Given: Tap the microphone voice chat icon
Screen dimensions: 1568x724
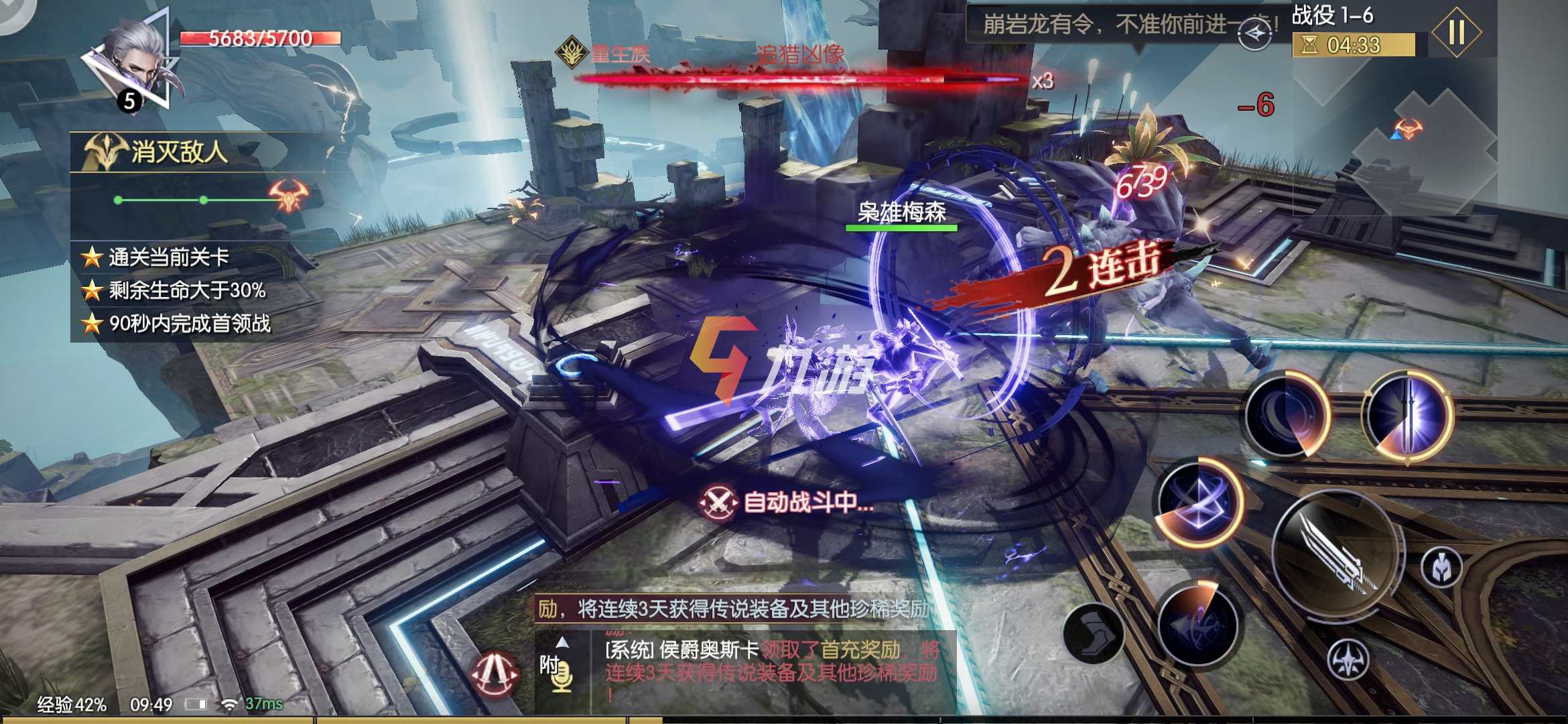Looking at the screenshot, I should 563,676.
